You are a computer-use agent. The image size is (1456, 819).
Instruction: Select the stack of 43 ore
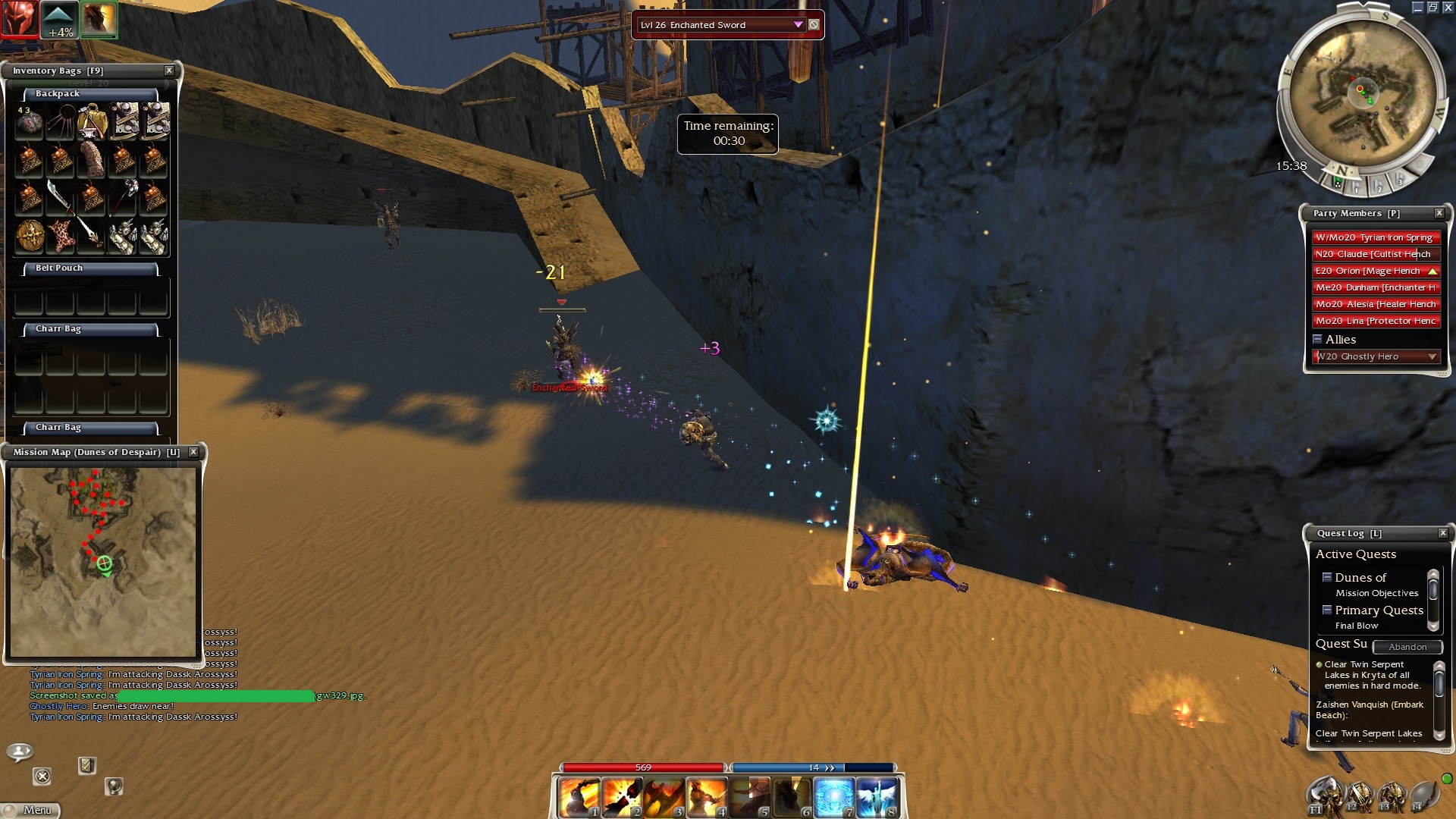[30, 122]
